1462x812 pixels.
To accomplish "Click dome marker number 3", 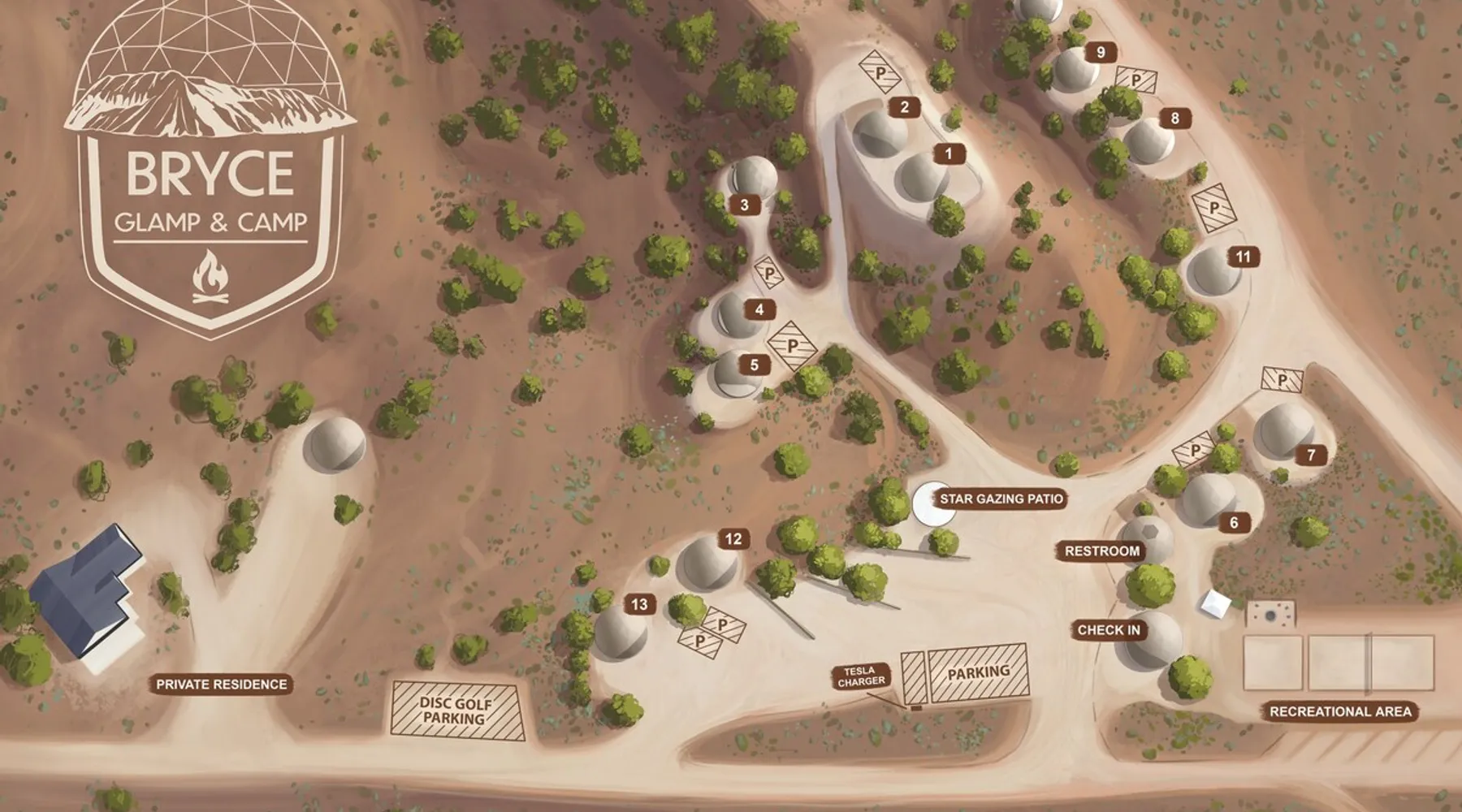I will pos(744,205).
